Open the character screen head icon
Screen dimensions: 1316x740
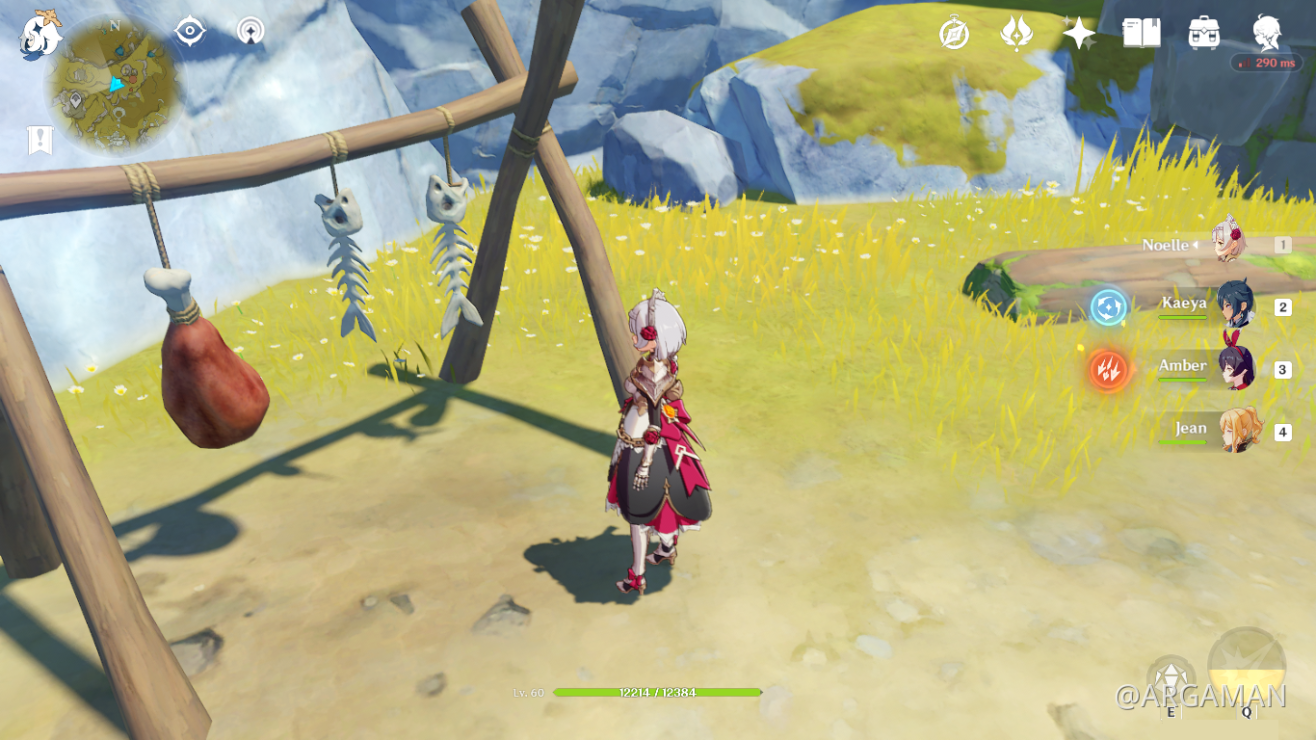[1267, 31]
